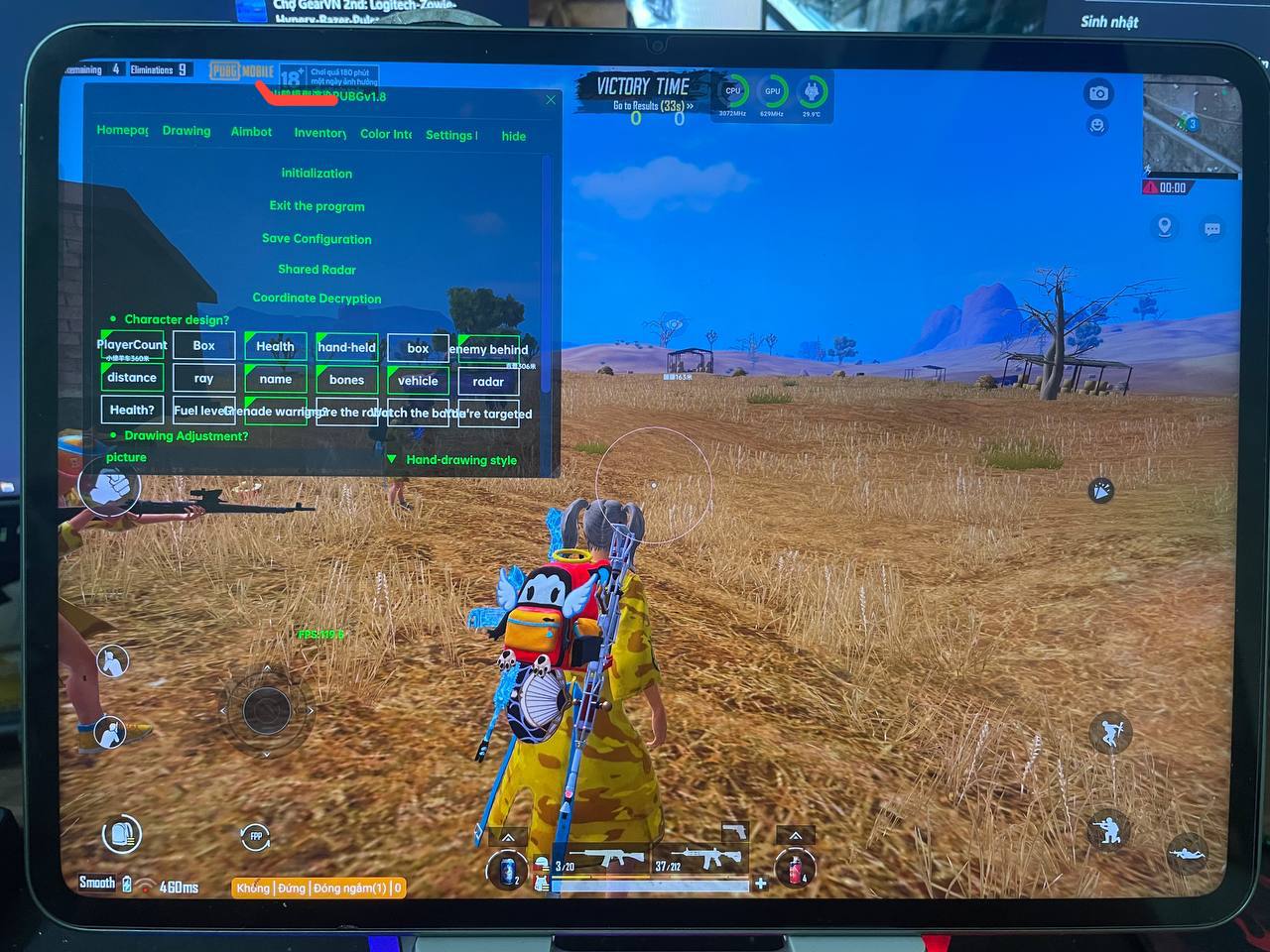Tap the crouch stance button
1270x952 pixels.
coord(1109,829)
